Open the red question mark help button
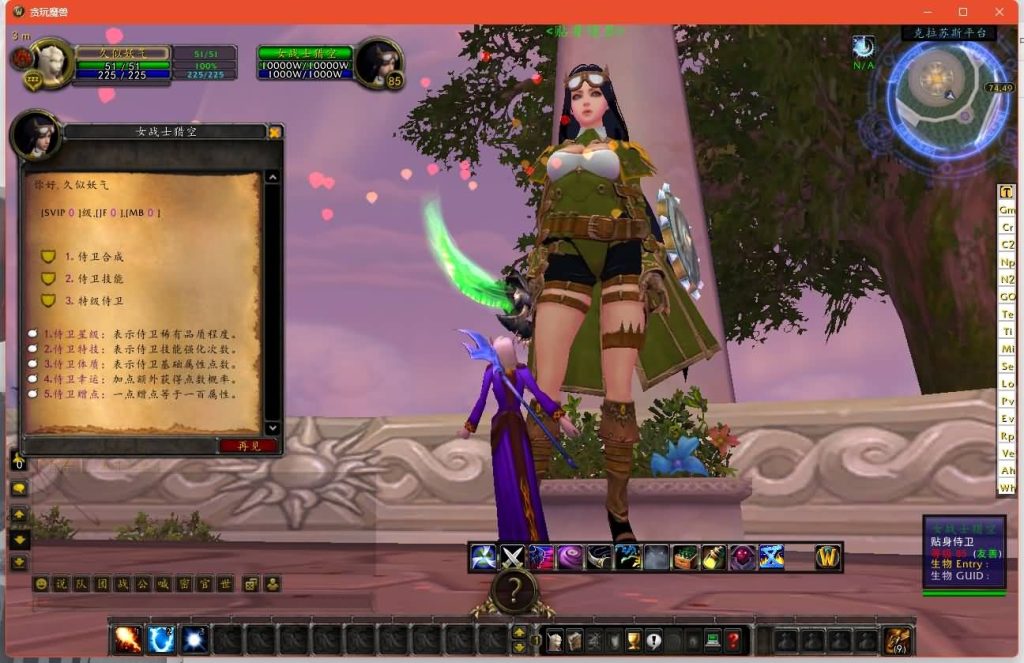The height and width of the screenshot is (663, 1024). click(x=733, y=641)
